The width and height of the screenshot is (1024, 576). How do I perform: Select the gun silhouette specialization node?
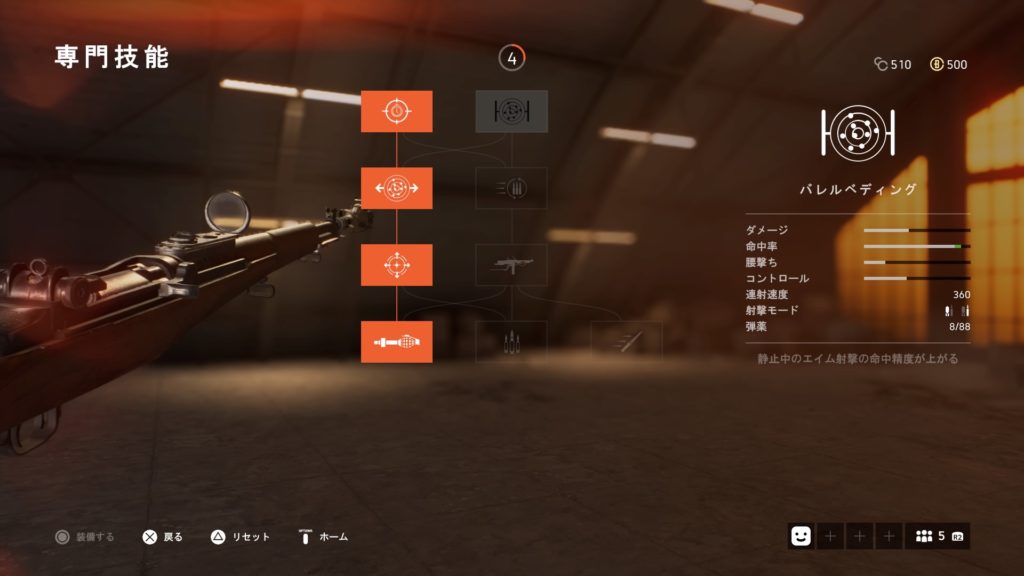pyautogui.click(x=511, y=265)
